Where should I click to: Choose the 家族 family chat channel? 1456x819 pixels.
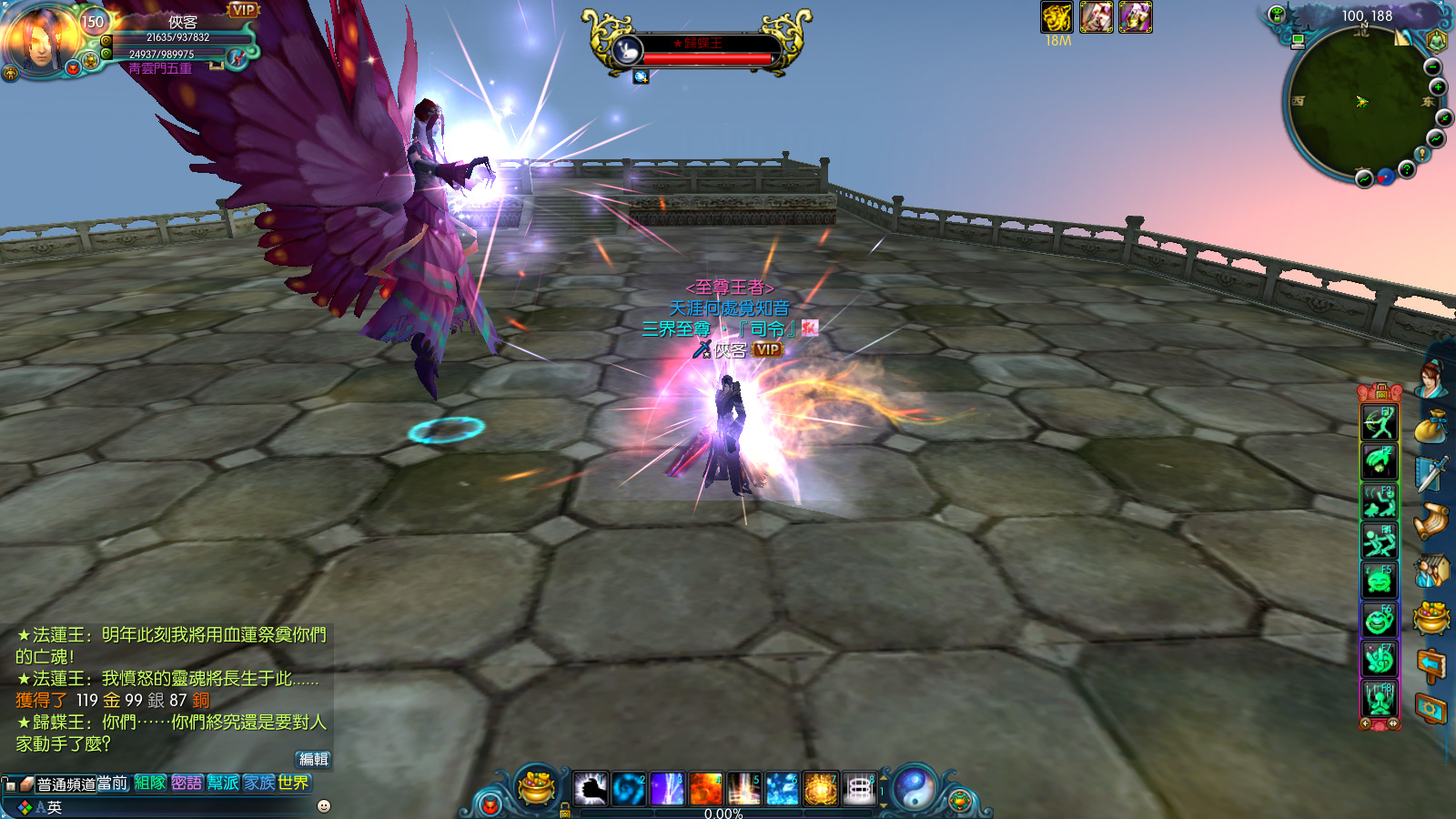coord(259,783)
